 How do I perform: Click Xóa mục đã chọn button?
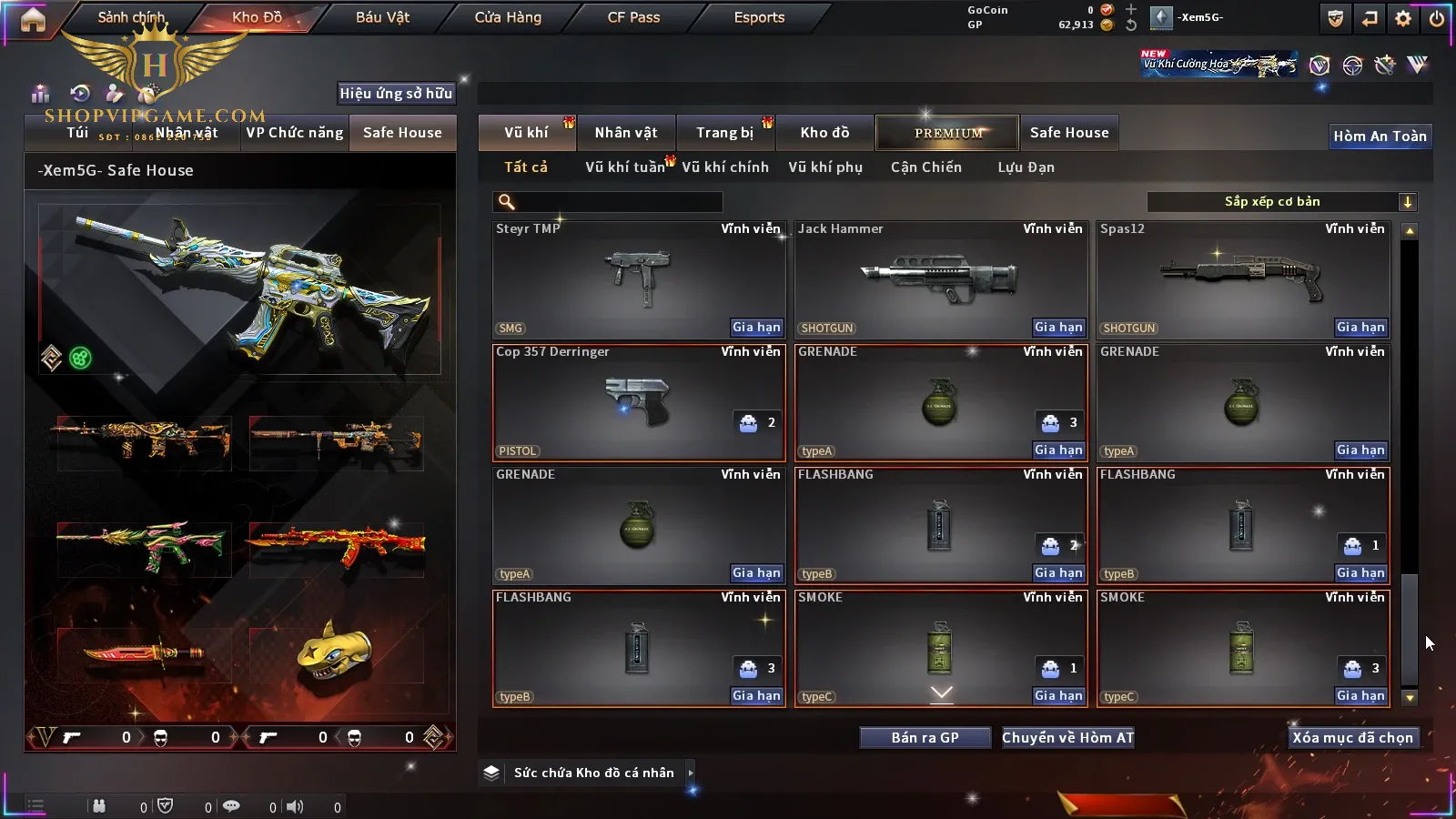[1352, 738]
